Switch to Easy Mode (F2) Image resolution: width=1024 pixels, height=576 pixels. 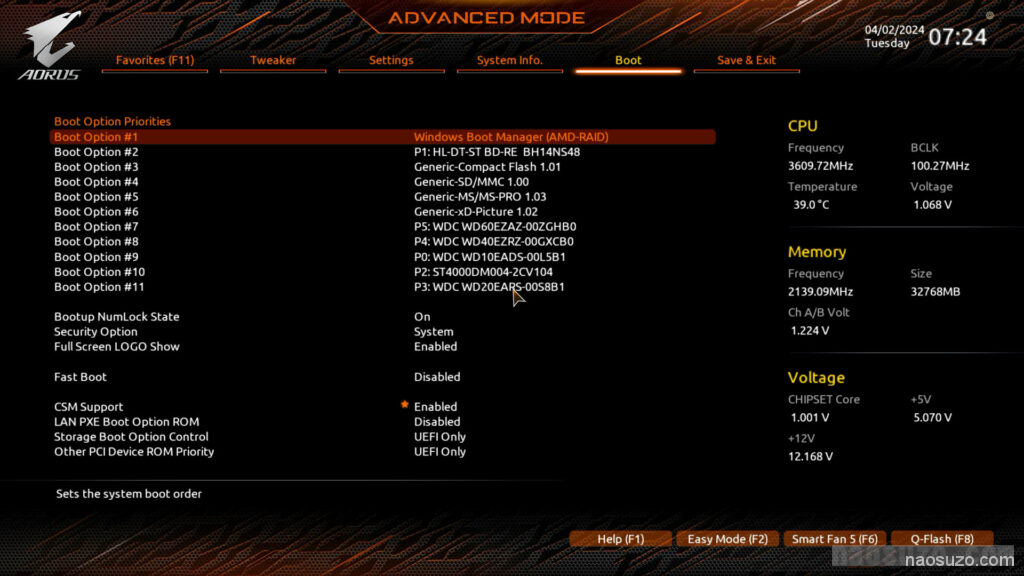tap(727, 539)
